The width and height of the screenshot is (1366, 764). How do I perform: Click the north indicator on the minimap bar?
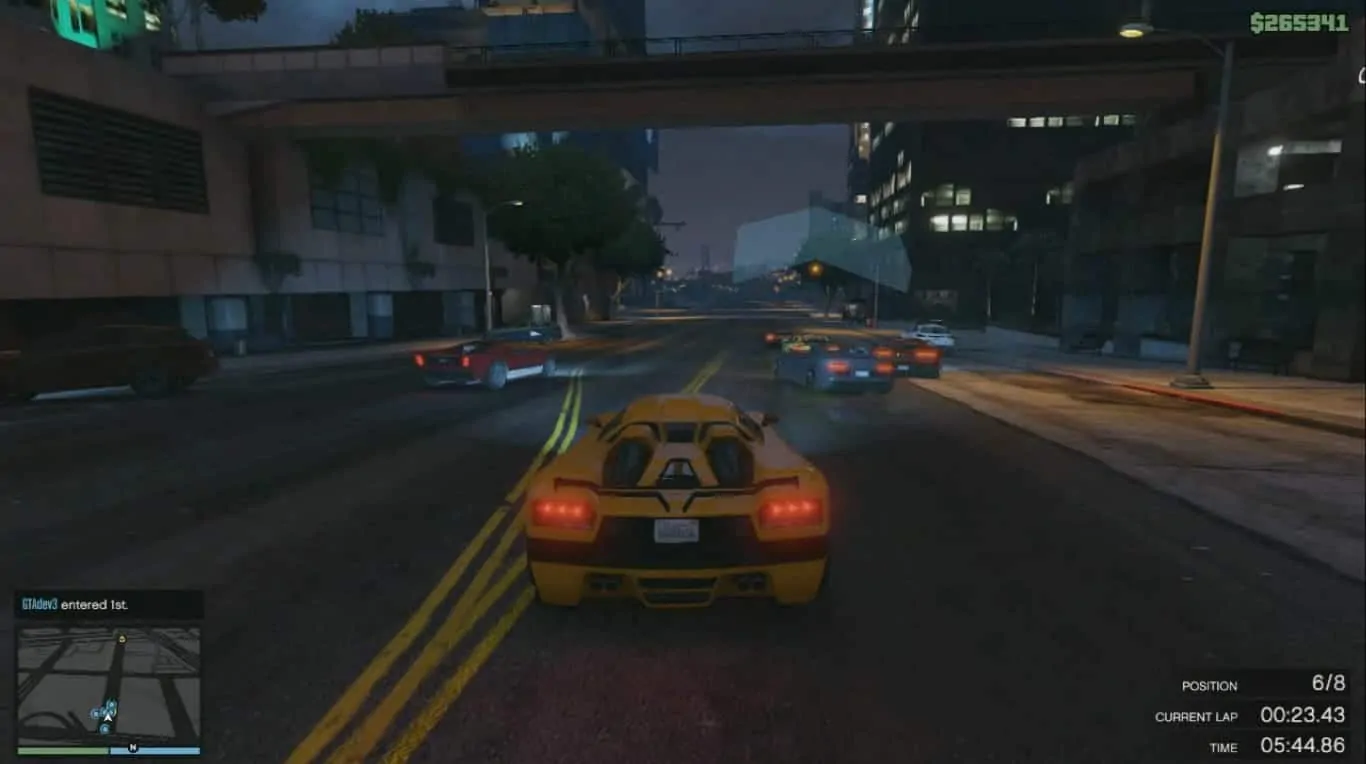point(133,749)
